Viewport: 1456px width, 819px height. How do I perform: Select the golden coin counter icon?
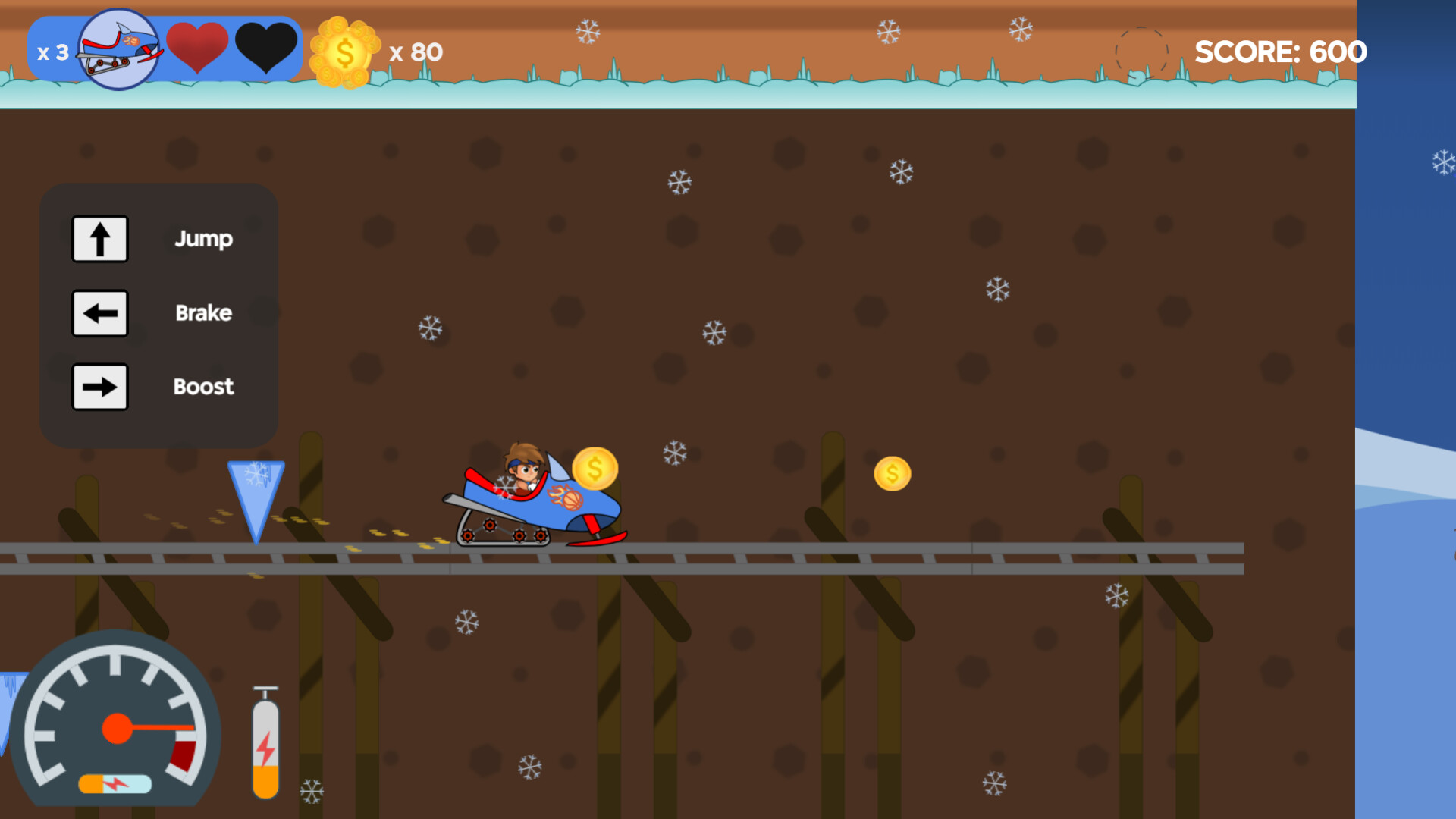click(x=344, y=51)
